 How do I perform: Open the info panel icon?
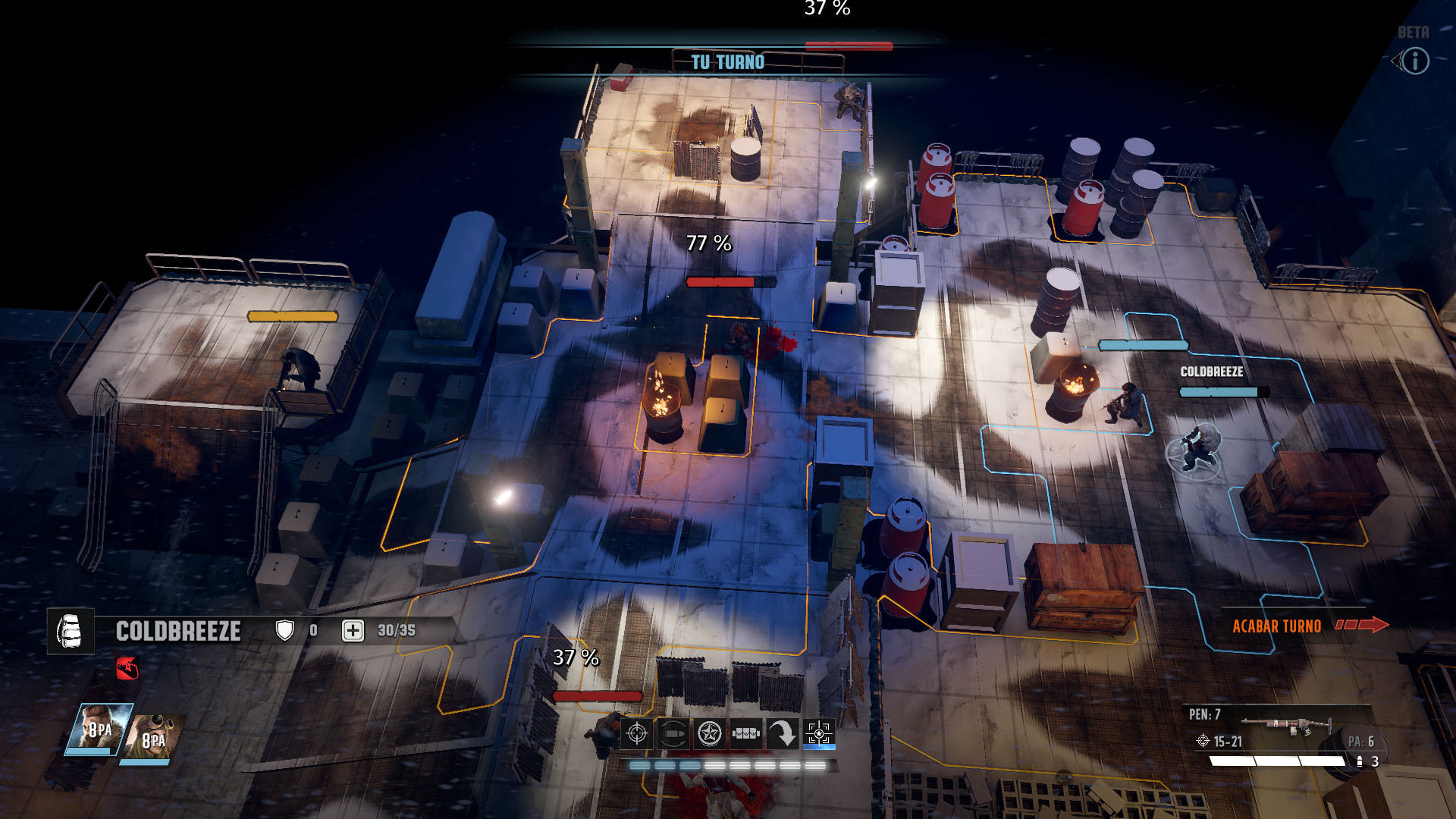(x=1414, y=61)
